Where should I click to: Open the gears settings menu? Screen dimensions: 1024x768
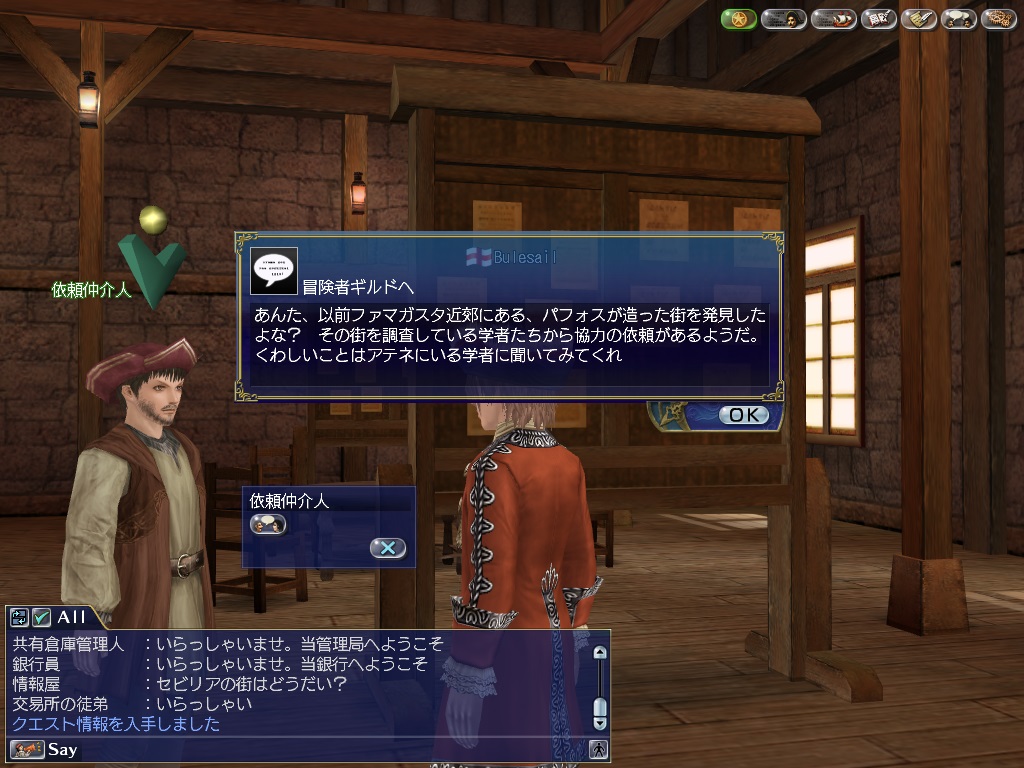pos(998,19)
